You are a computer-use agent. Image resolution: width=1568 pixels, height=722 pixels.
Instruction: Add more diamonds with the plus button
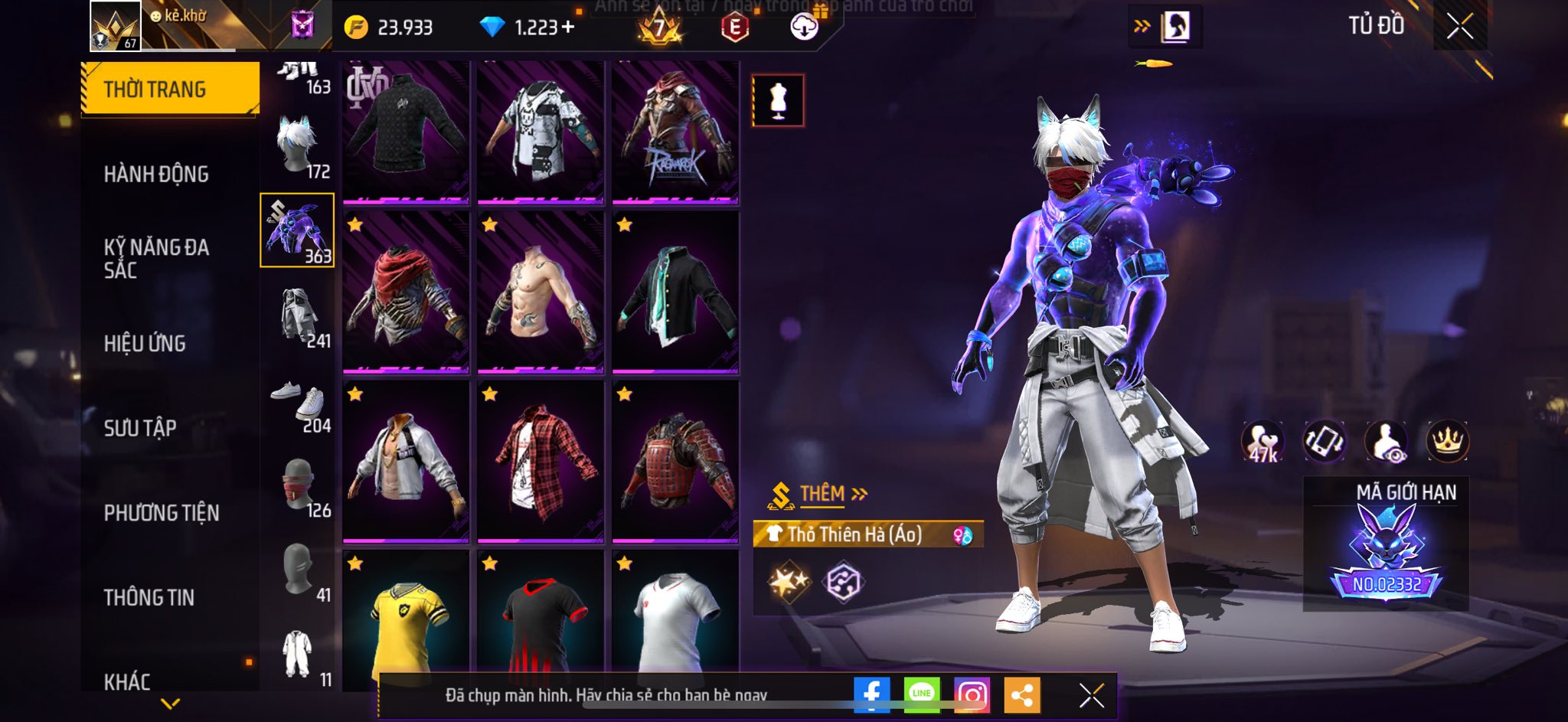[568, 28]
